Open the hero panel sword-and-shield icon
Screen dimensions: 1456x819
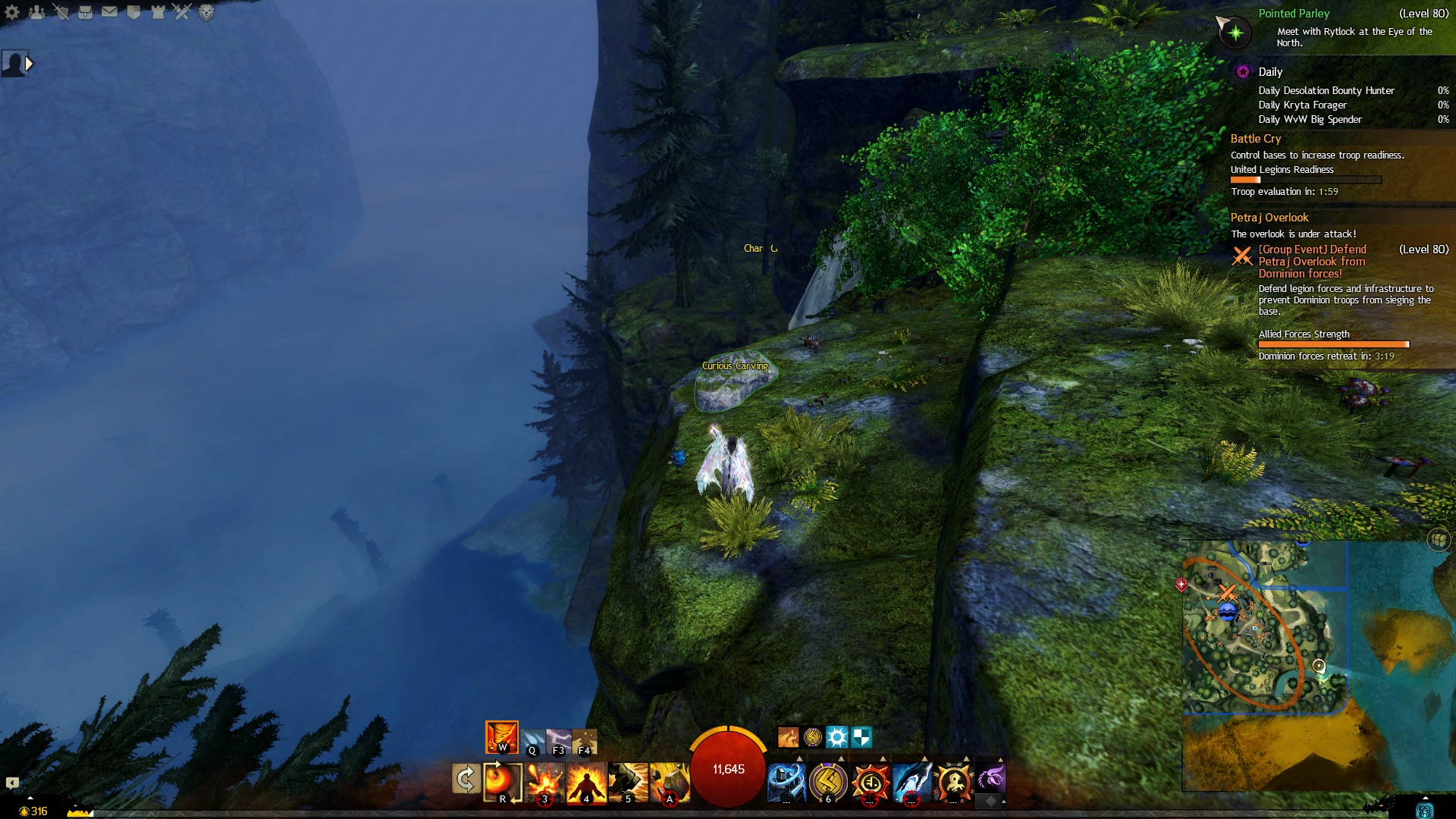point(61,12)
